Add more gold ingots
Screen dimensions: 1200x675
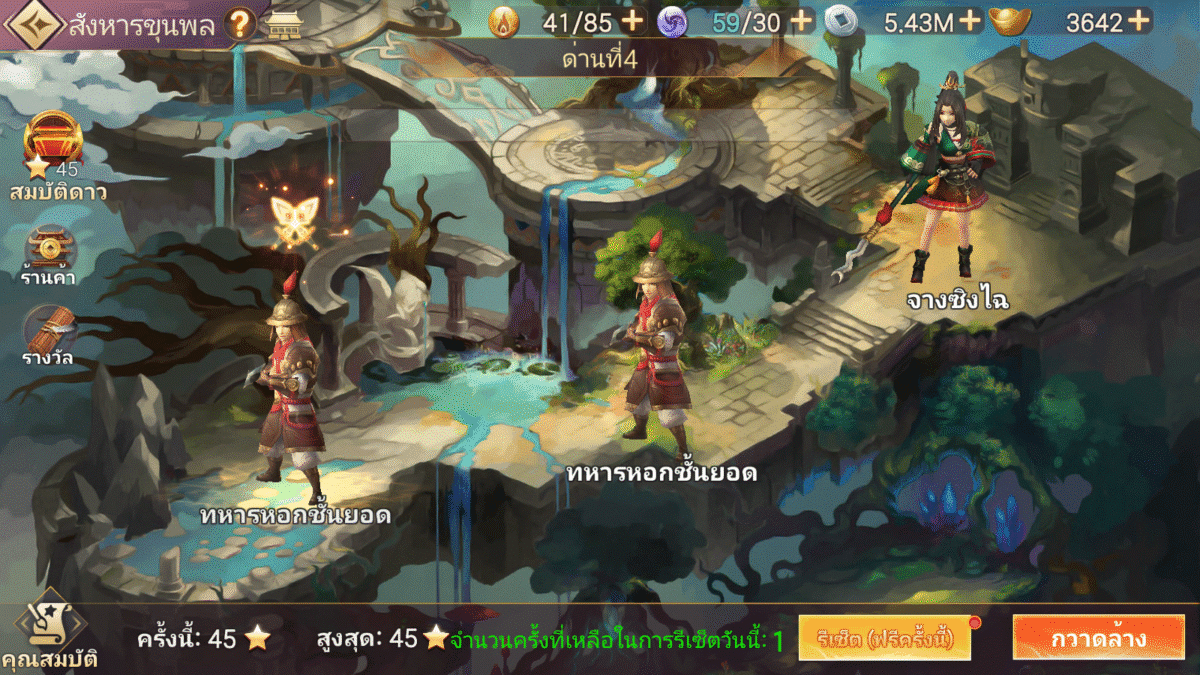(1140, 21)
